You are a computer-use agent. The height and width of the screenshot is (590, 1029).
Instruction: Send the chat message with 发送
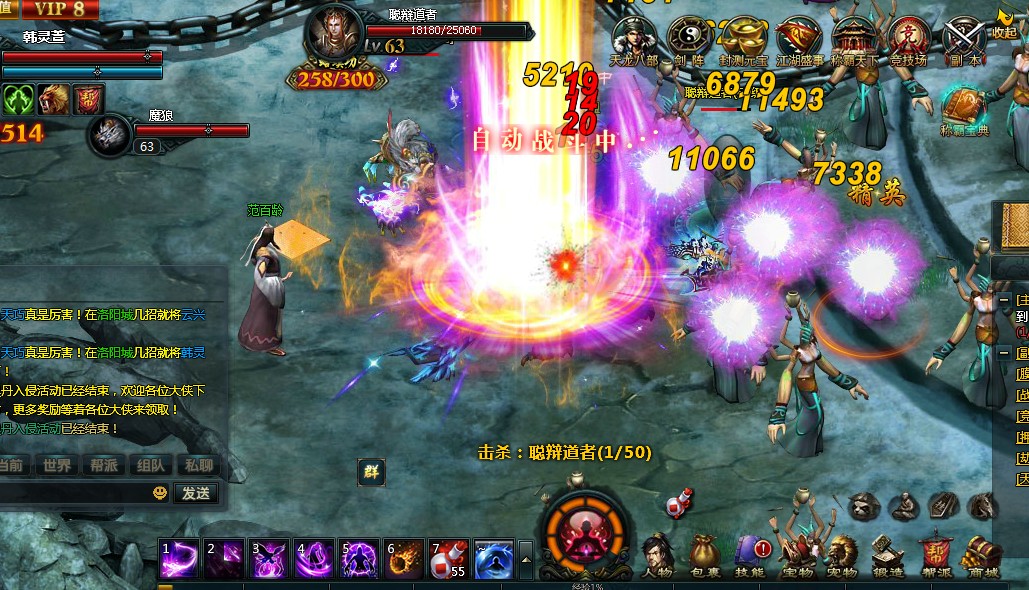pos(195,493)
